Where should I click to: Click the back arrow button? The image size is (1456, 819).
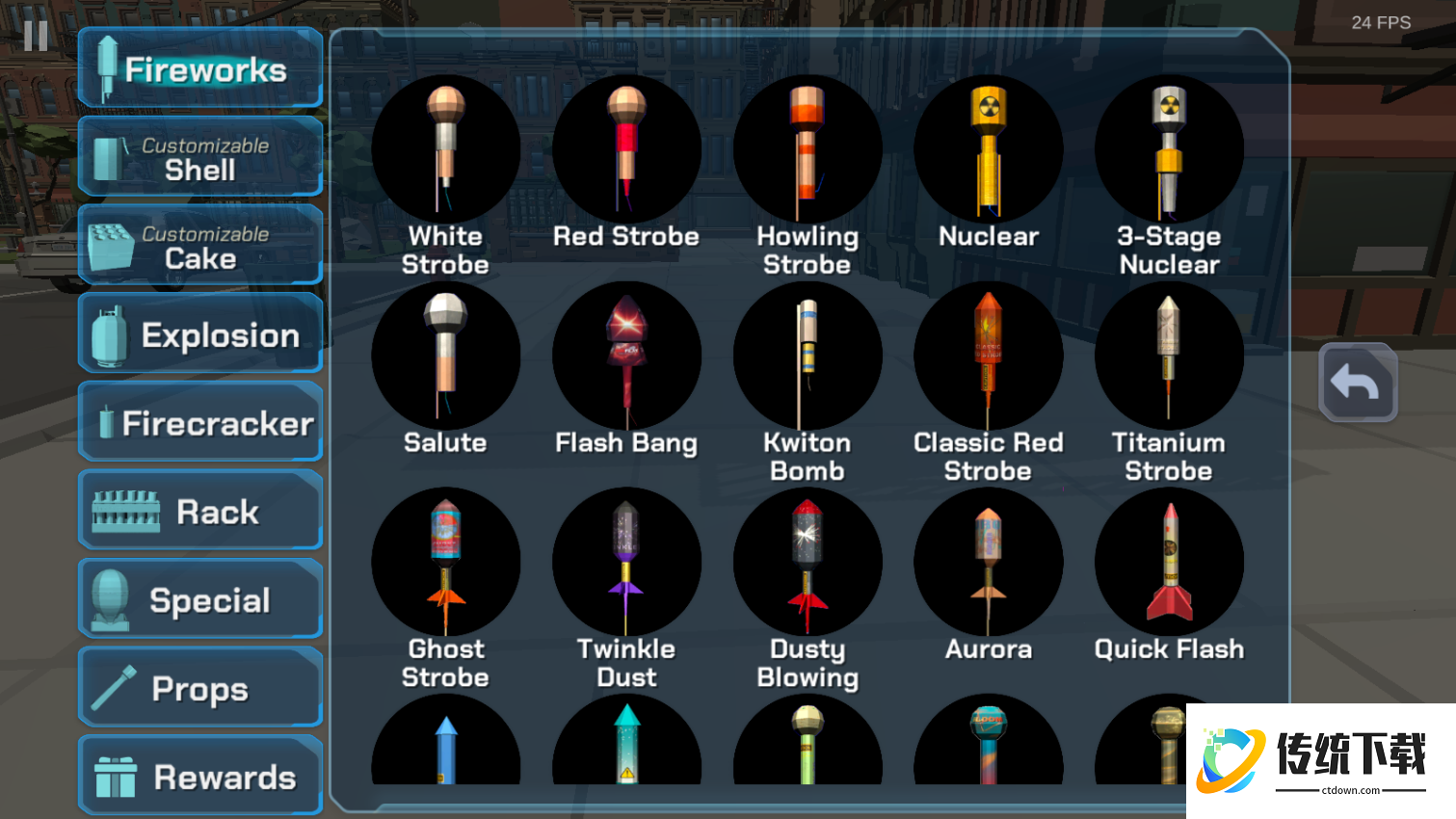tap(1357, 383)
